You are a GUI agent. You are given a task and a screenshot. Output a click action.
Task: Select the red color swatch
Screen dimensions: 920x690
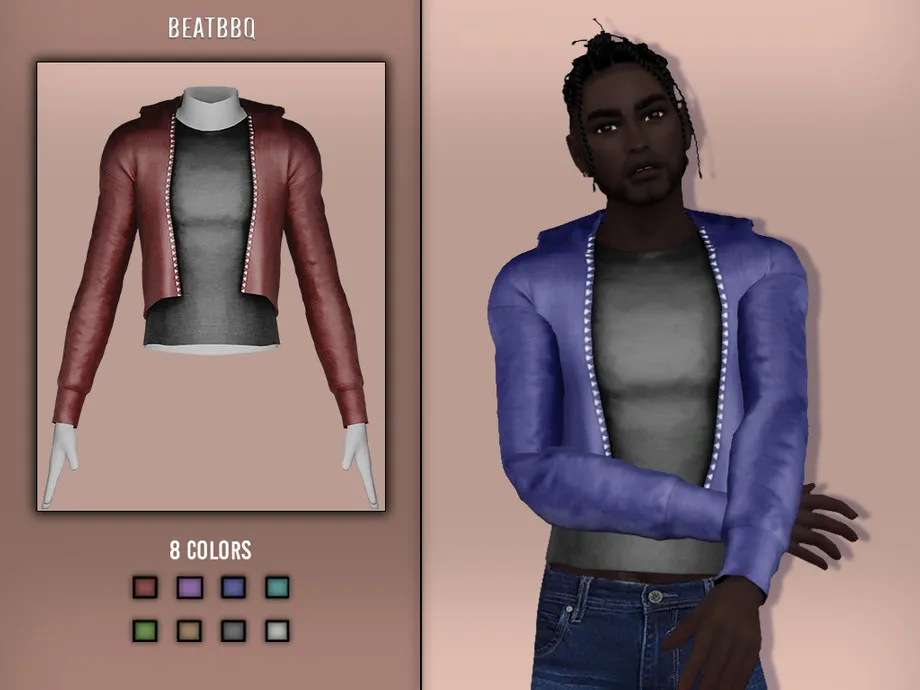145,587
